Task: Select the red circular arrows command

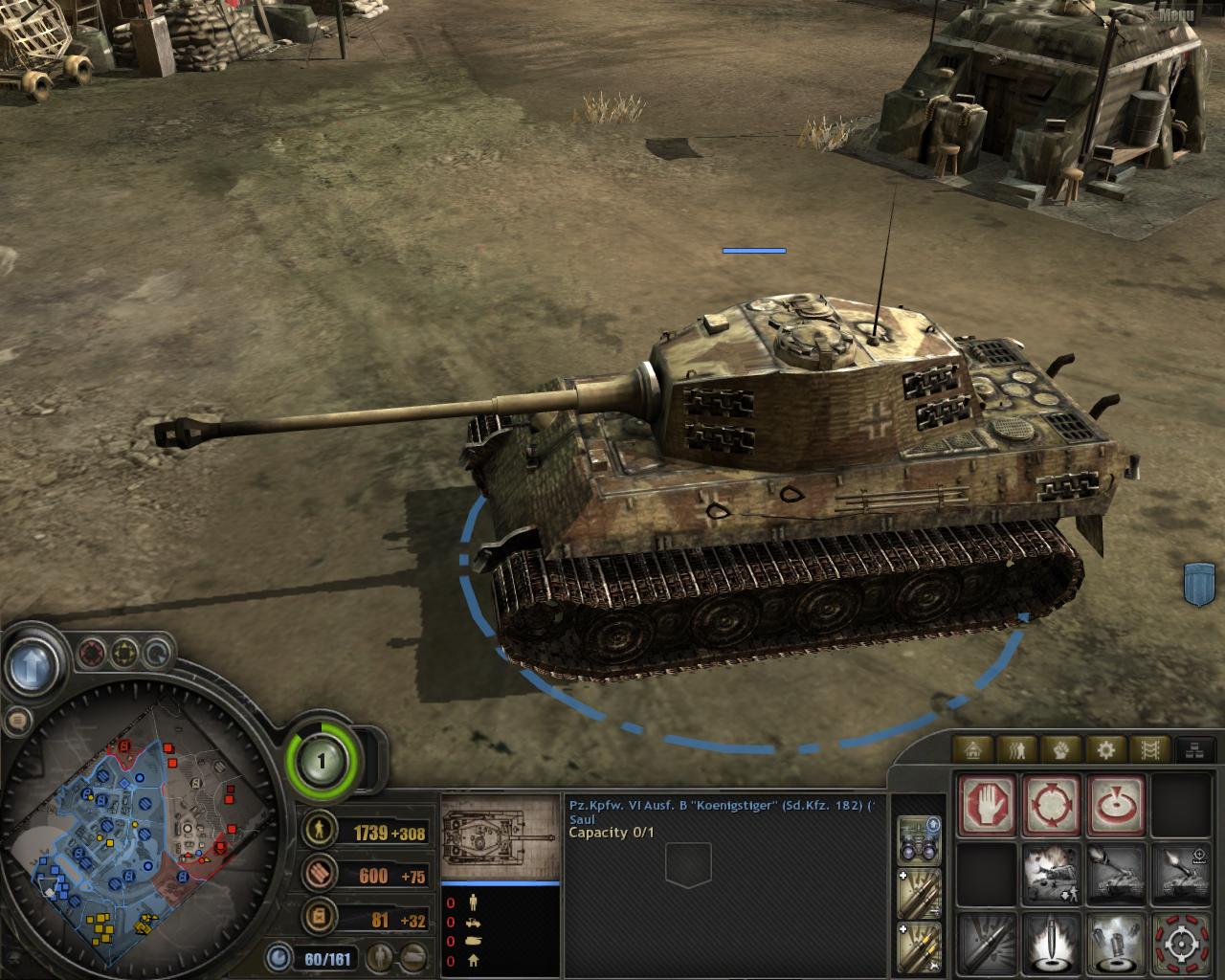Action: pos(1052,805)
